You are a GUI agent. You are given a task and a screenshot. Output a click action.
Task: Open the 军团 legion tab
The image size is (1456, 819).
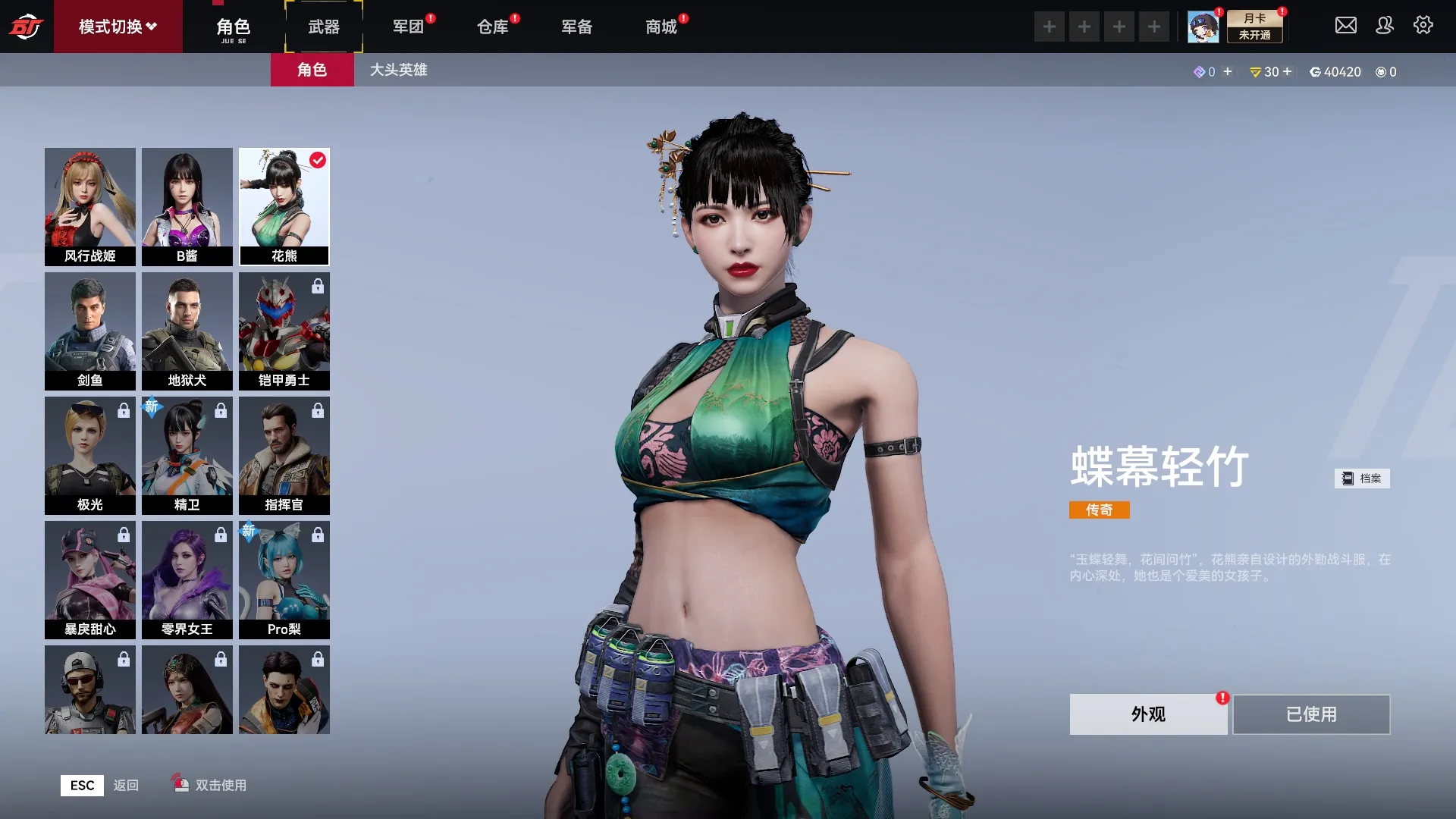tap(408, 27)
